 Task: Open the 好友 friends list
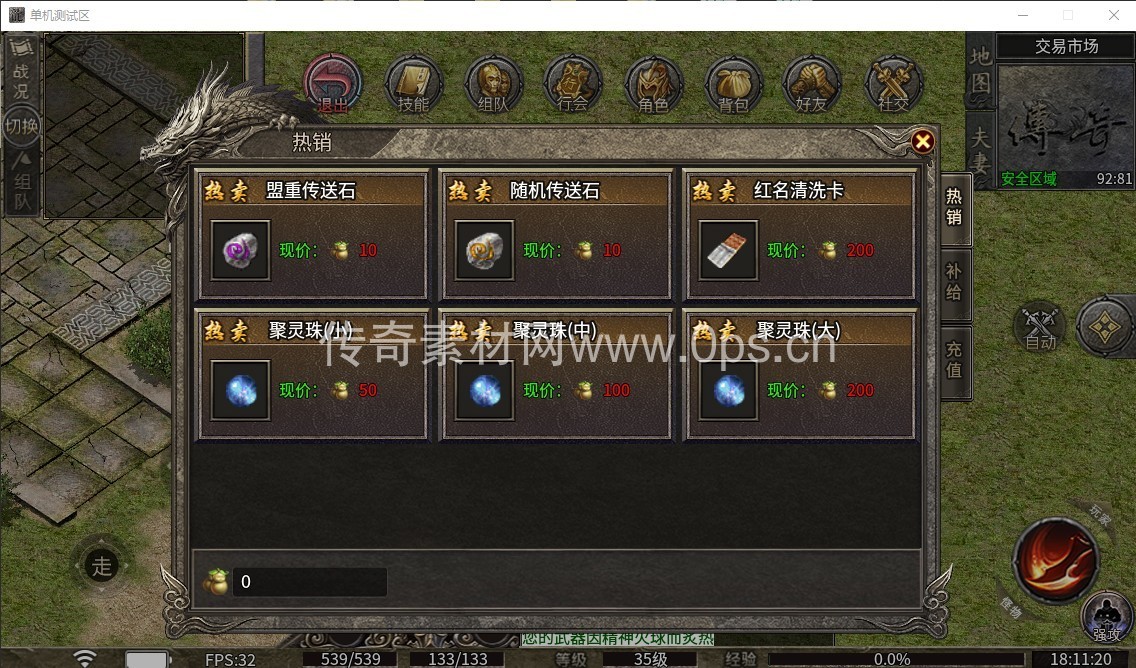pyautogui.click(x=812, y=83)
